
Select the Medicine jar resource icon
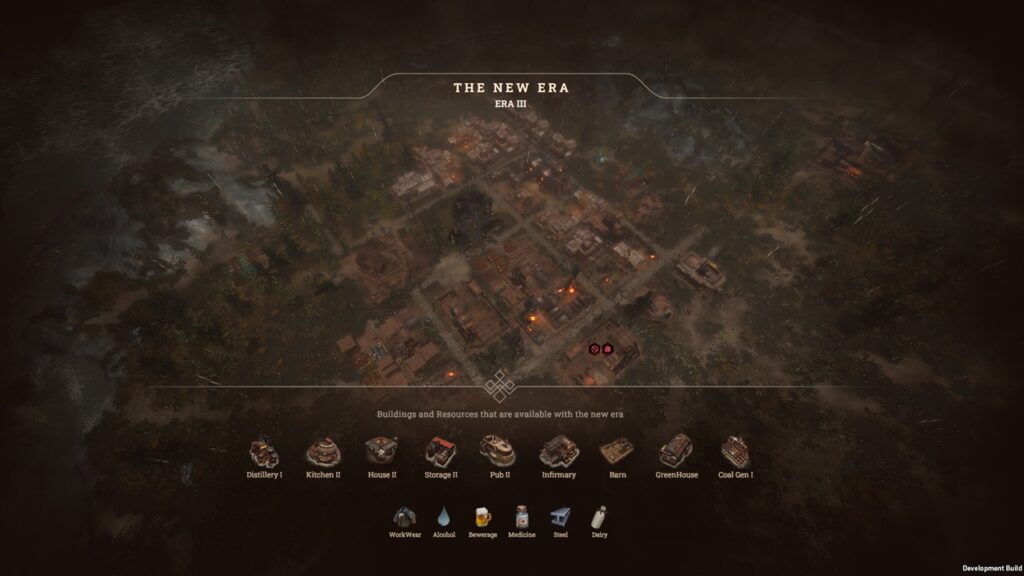(x=521, y=517)
